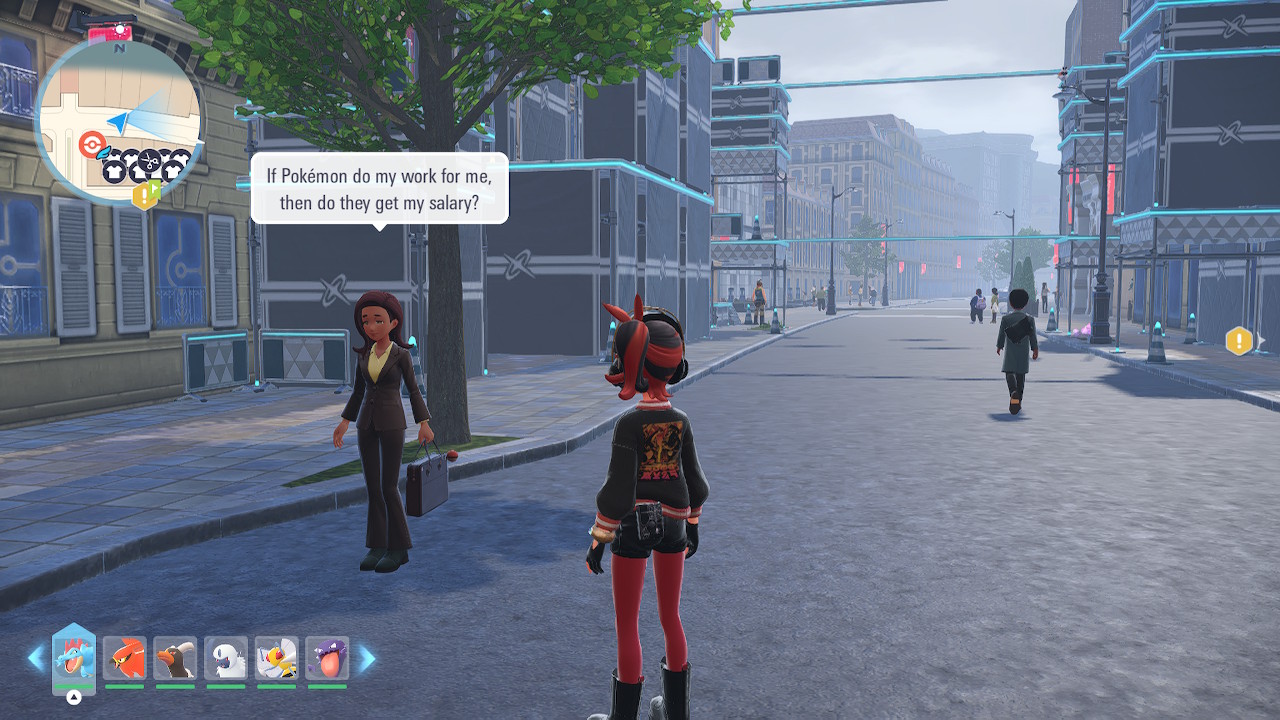Choose Gengar in the party bar
This screenshot has height=720, width=1280.
click(327, 658)
